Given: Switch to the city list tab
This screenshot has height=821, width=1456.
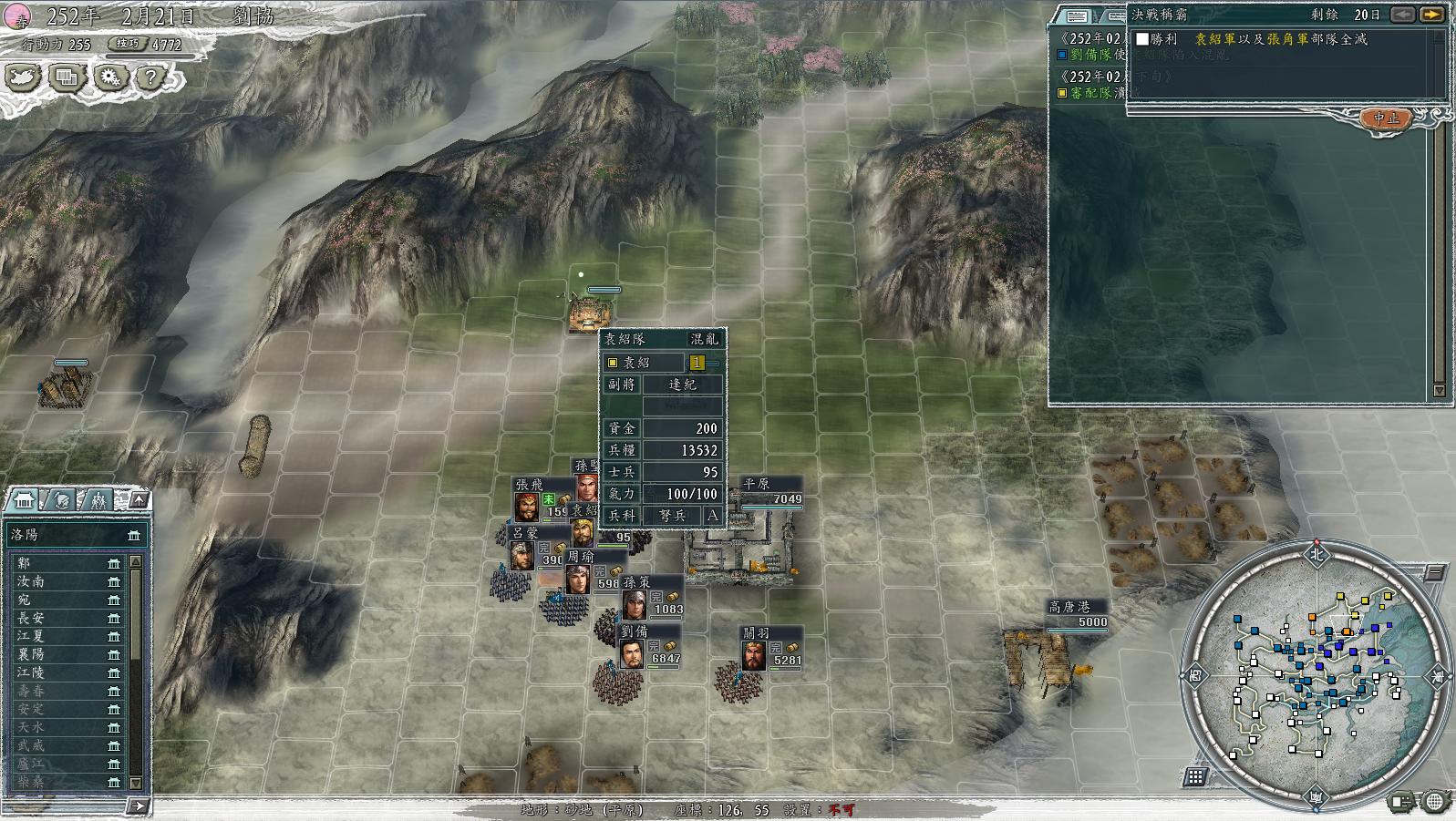Looking at the screenshot, I should click(24, 500).
